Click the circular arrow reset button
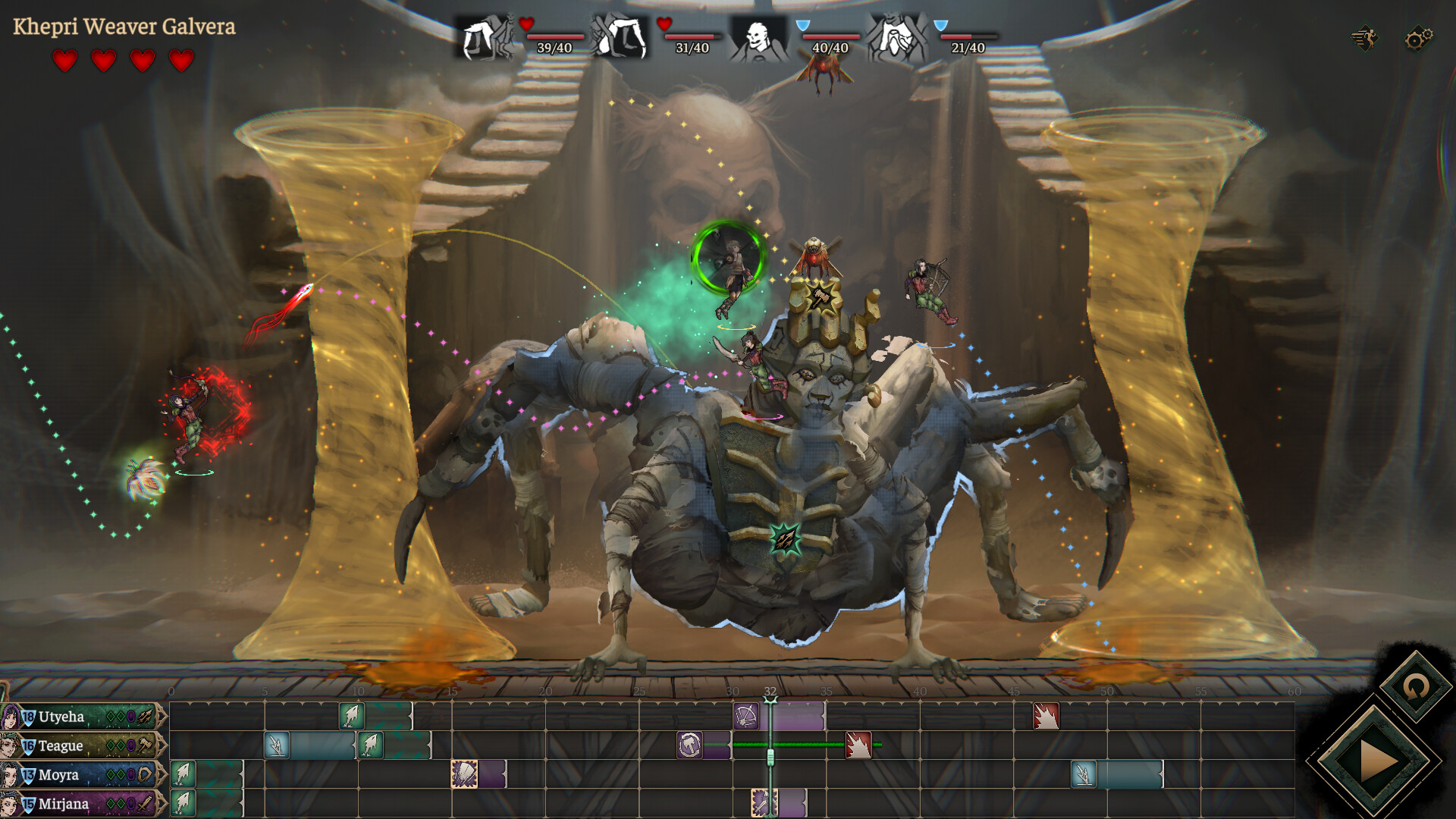 pyautogui.click(x=1415, y=688)
